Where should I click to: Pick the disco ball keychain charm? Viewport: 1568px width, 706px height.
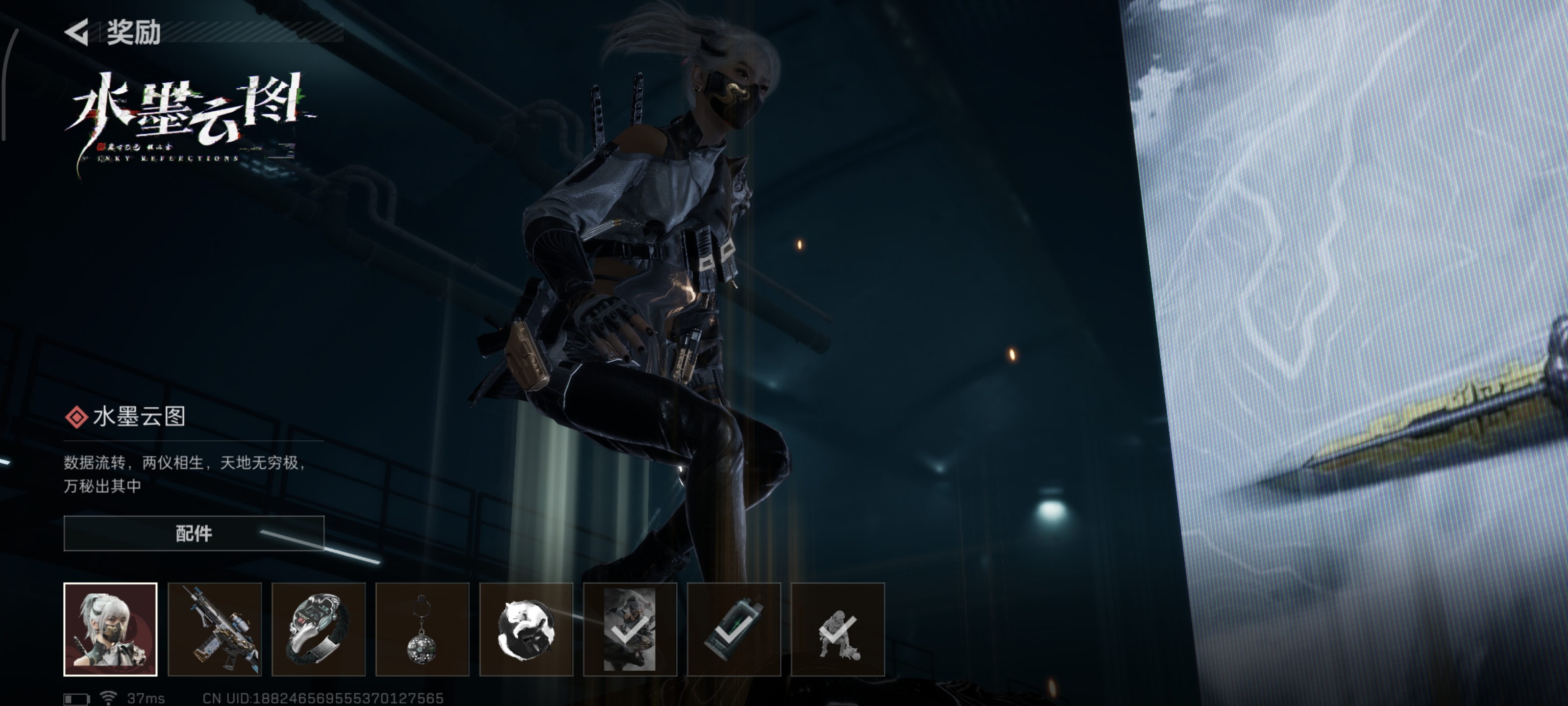tap(422, 629)
